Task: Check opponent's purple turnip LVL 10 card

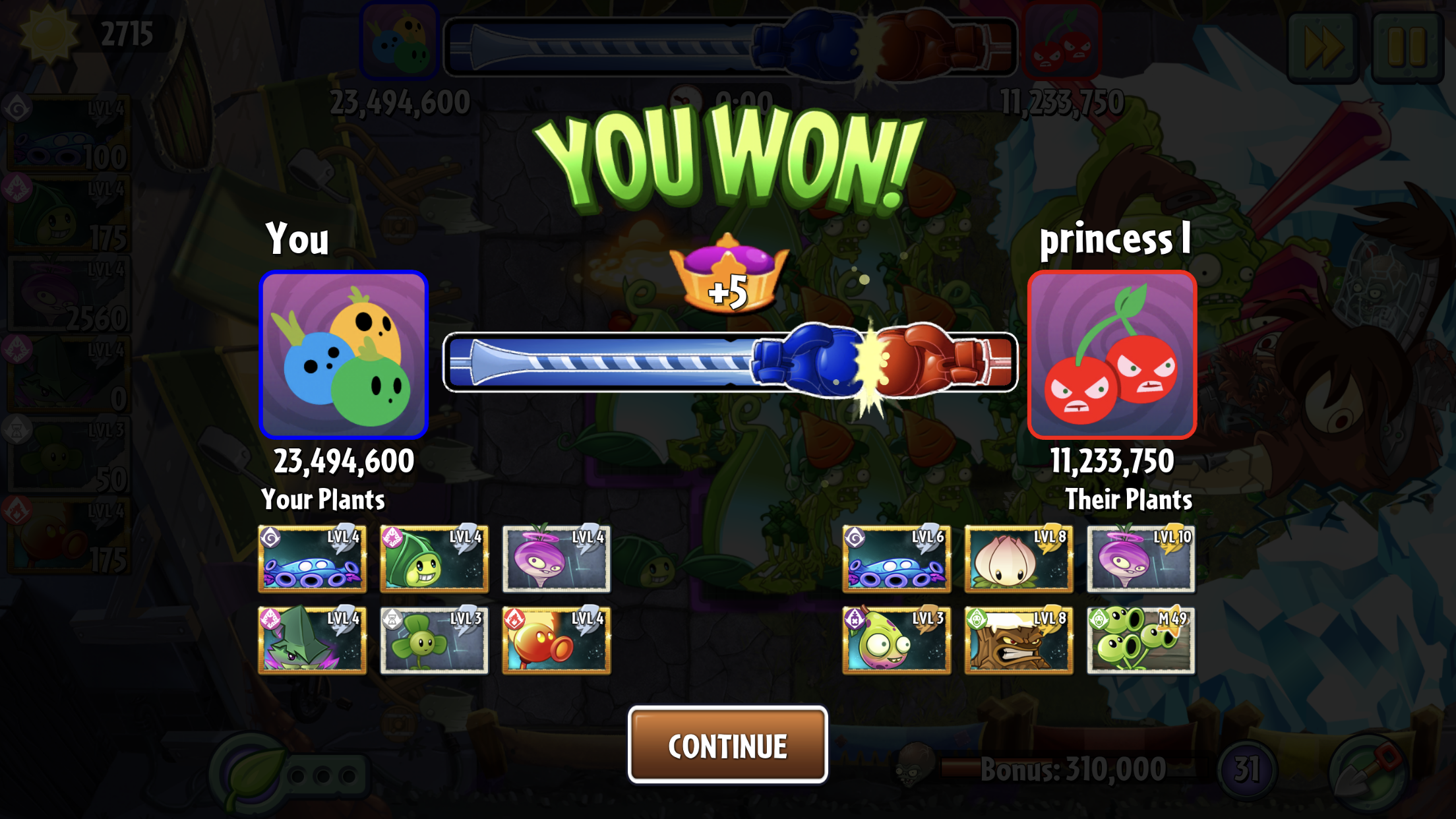Action: pyautogui.click(x=1140, y=559)
